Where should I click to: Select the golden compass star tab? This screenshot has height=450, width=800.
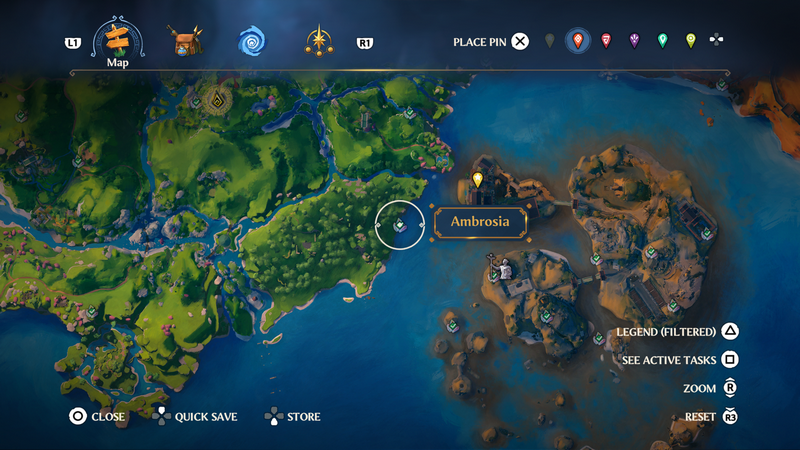[319, 41]
